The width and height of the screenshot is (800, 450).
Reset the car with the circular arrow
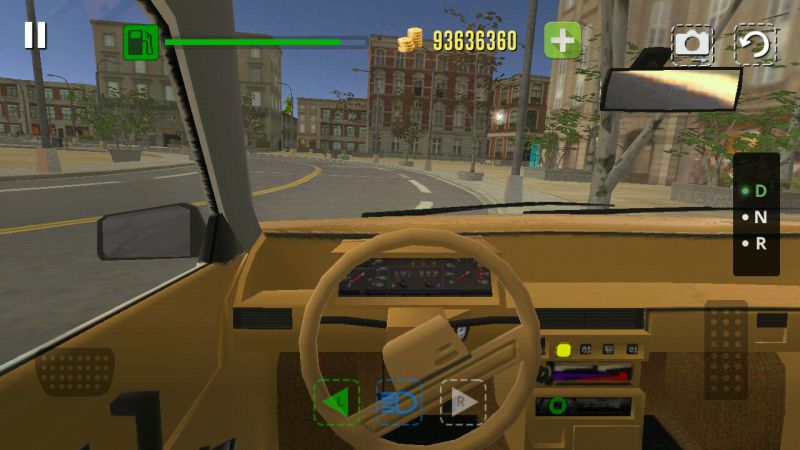[756, 43]
